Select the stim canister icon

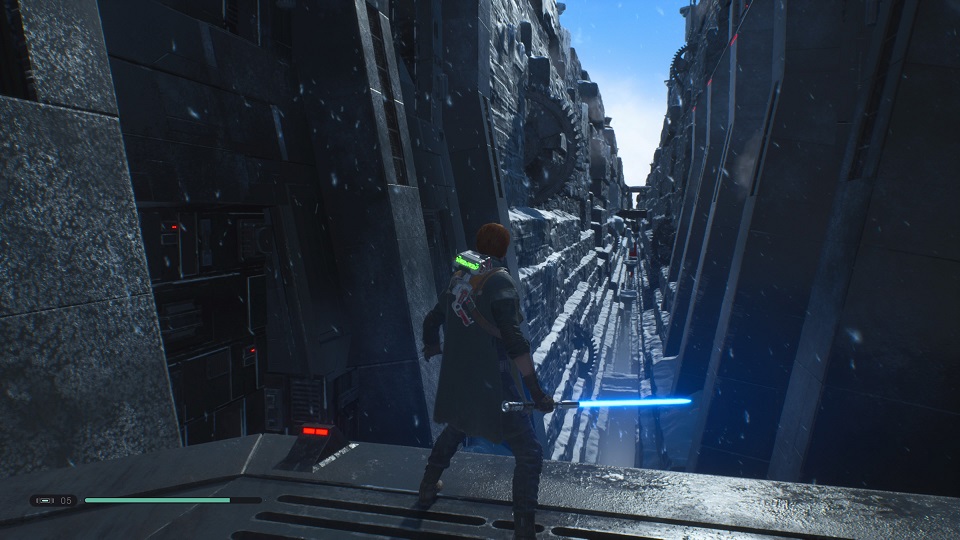click(45, 500)
